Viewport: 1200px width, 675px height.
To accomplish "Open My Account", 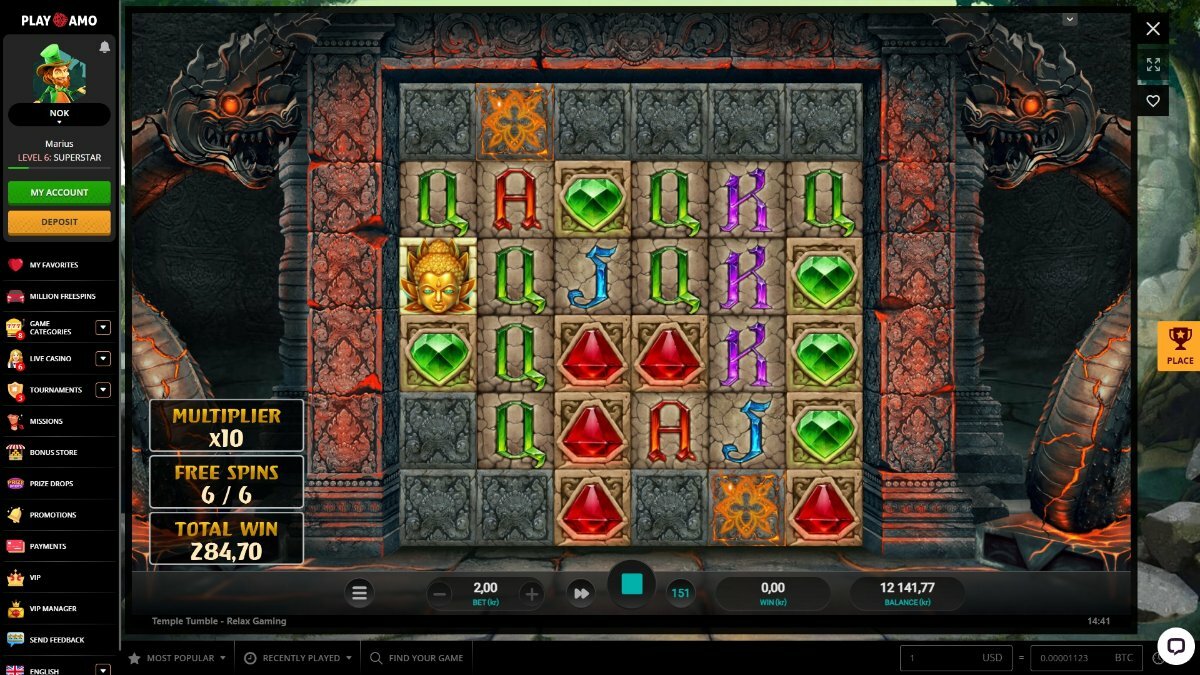I will tap(59, 192).
